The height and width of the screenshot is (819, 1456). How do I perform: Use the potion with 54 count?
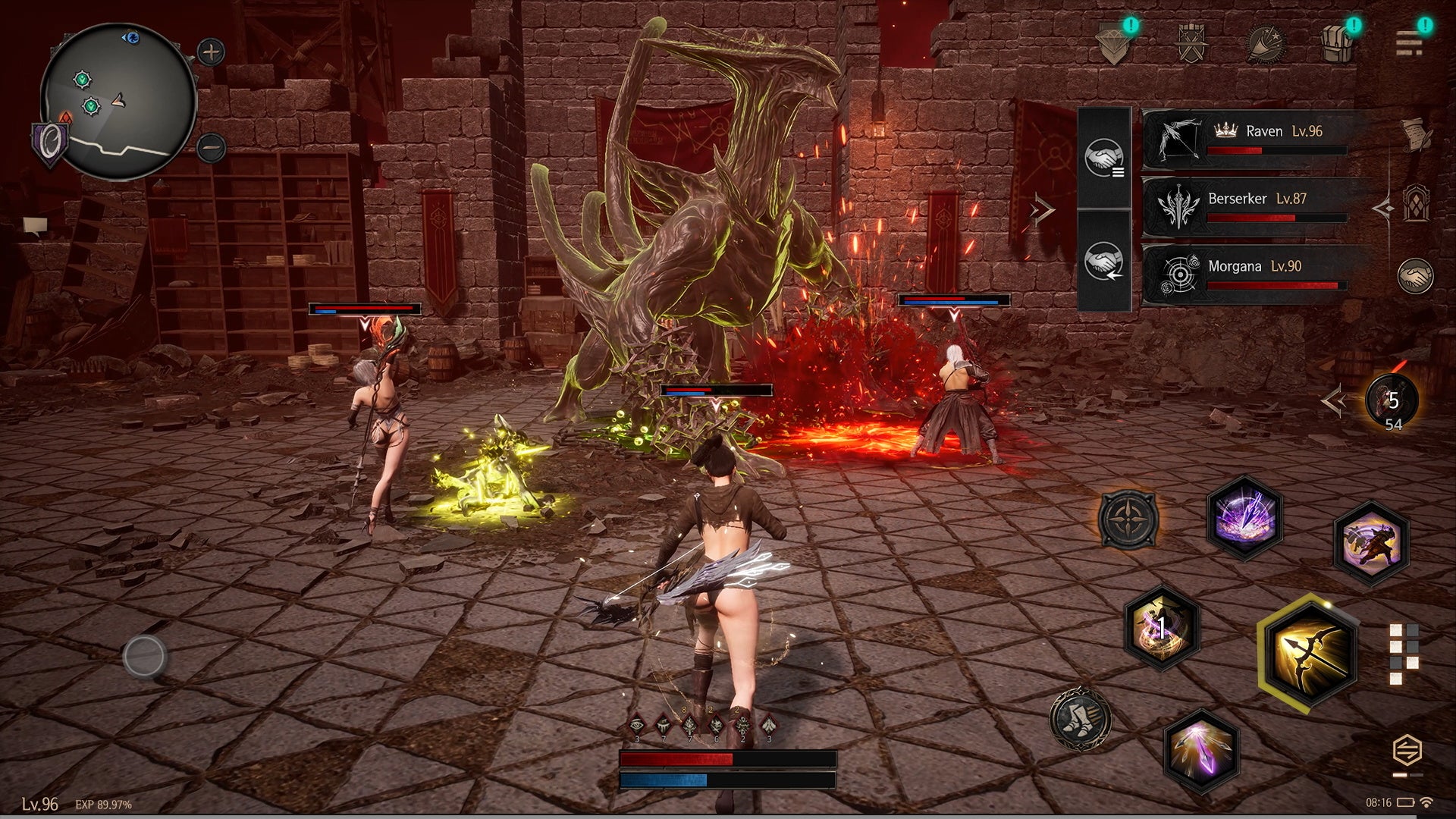1392,402
